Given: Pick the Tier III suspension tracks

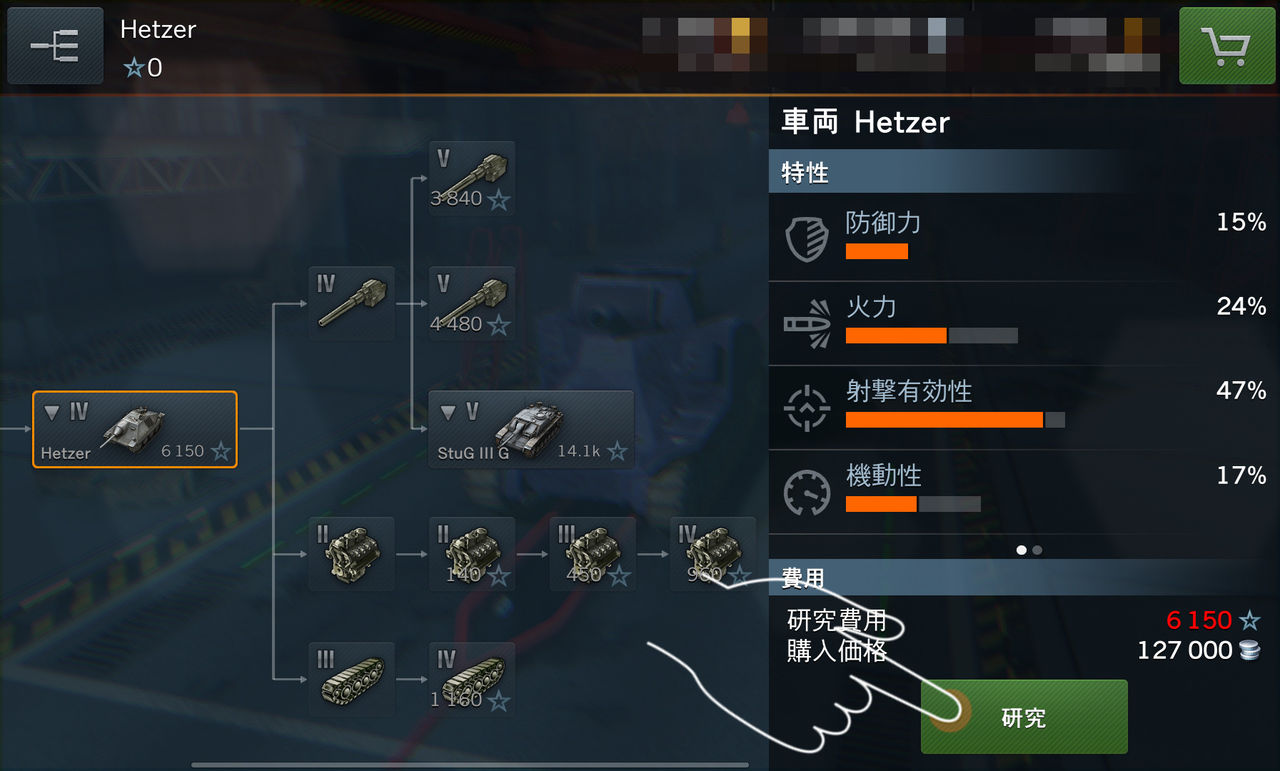Looking at the screenshot, I should tap(351, 678).
